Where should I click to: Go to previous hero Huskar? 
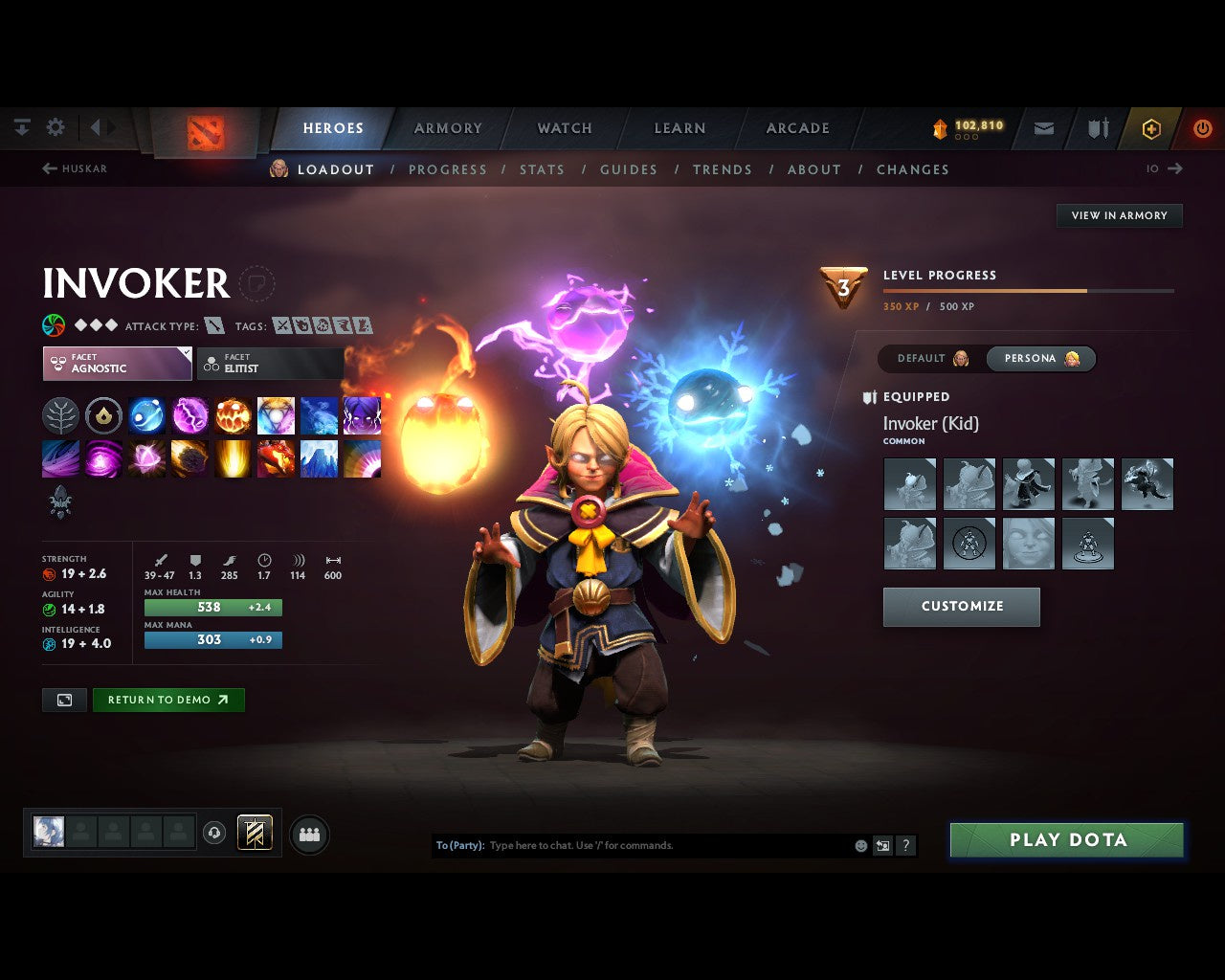pos(75,168)
